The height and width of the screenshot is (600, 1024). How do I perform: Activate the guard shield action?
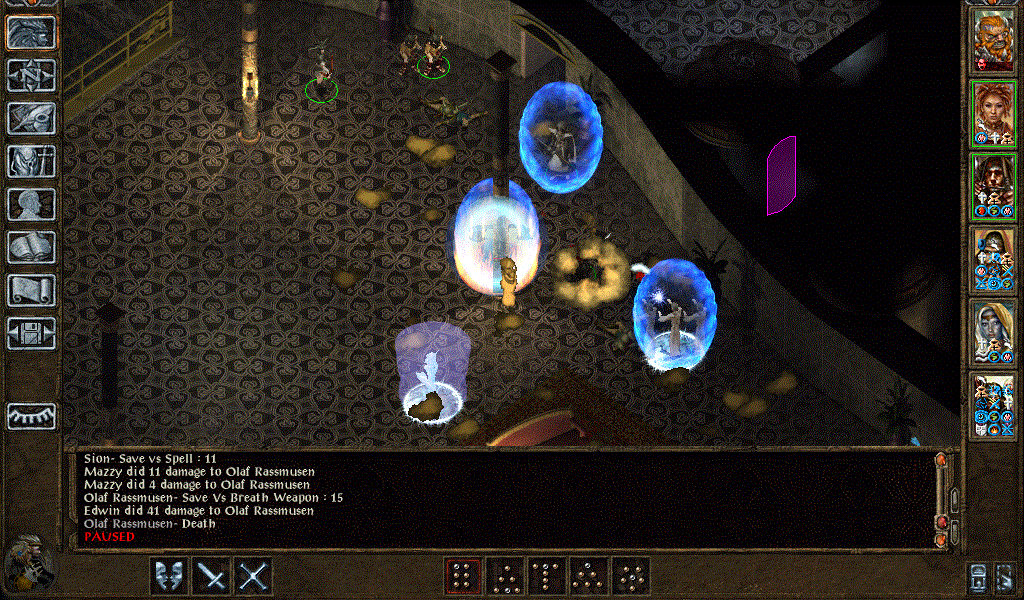(168, 576)
